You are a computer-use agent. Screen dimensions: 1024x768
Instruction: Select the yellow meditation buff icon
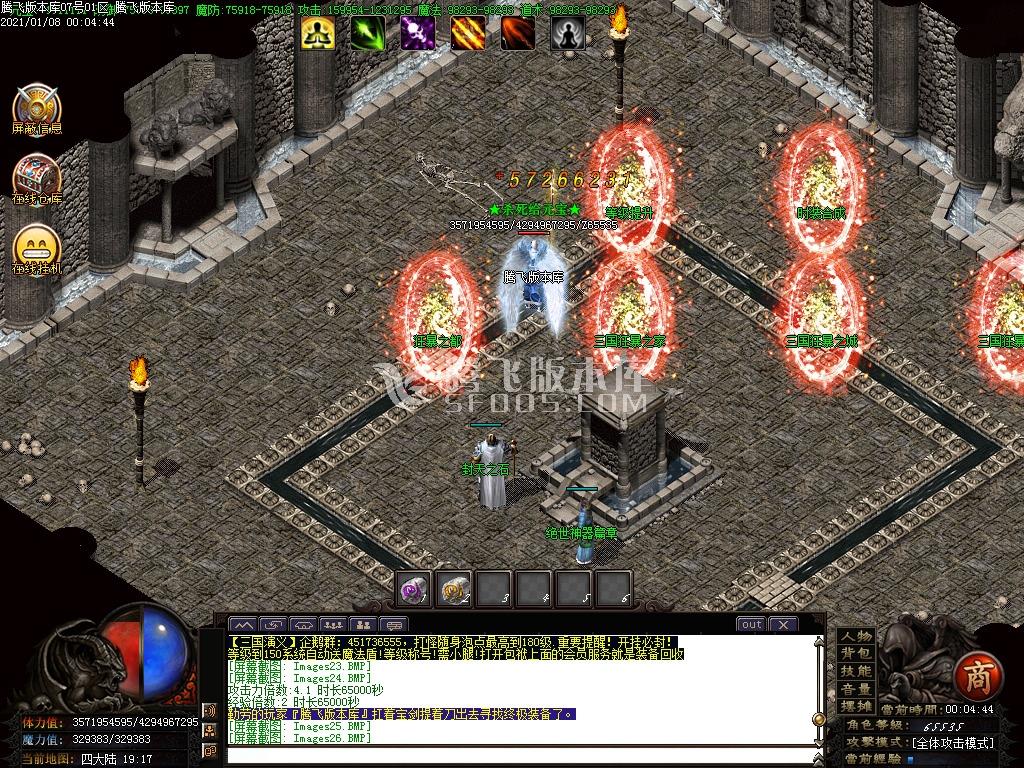point(317,33)
